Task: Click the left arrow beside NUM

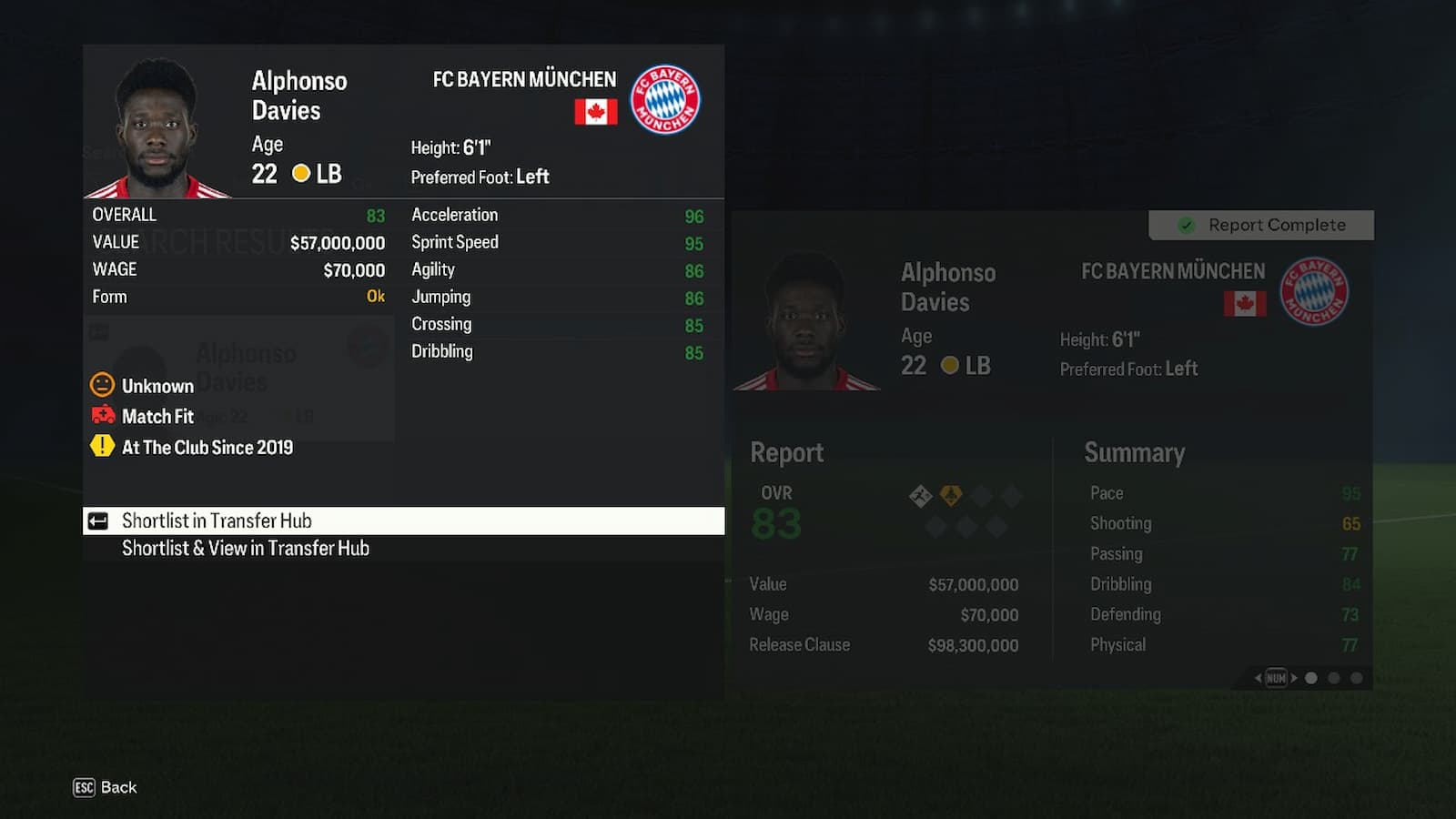Action: (1259, 677)
